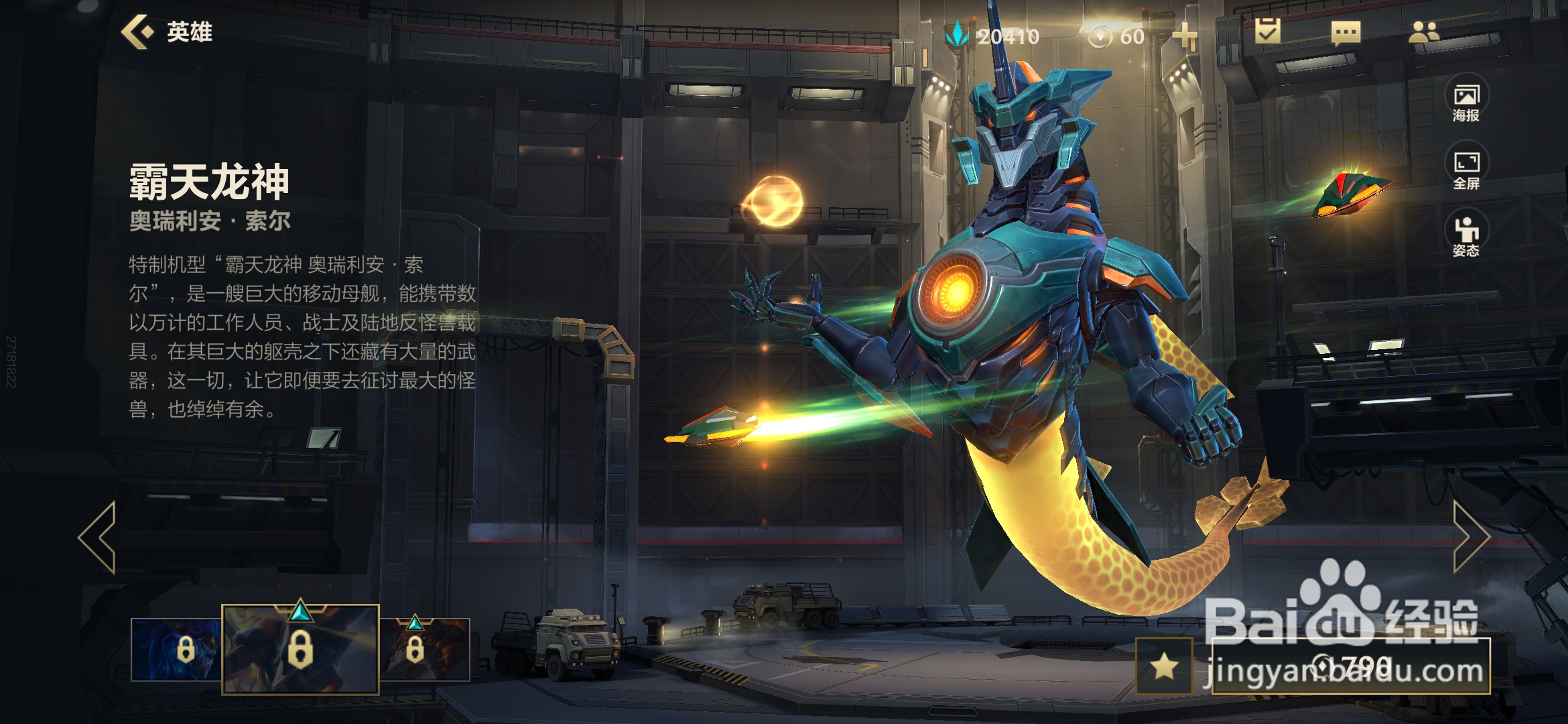The width and height of the screenshot is (1568, 724).
Task: Open the 姿态 pose option
Action: 1466,235
